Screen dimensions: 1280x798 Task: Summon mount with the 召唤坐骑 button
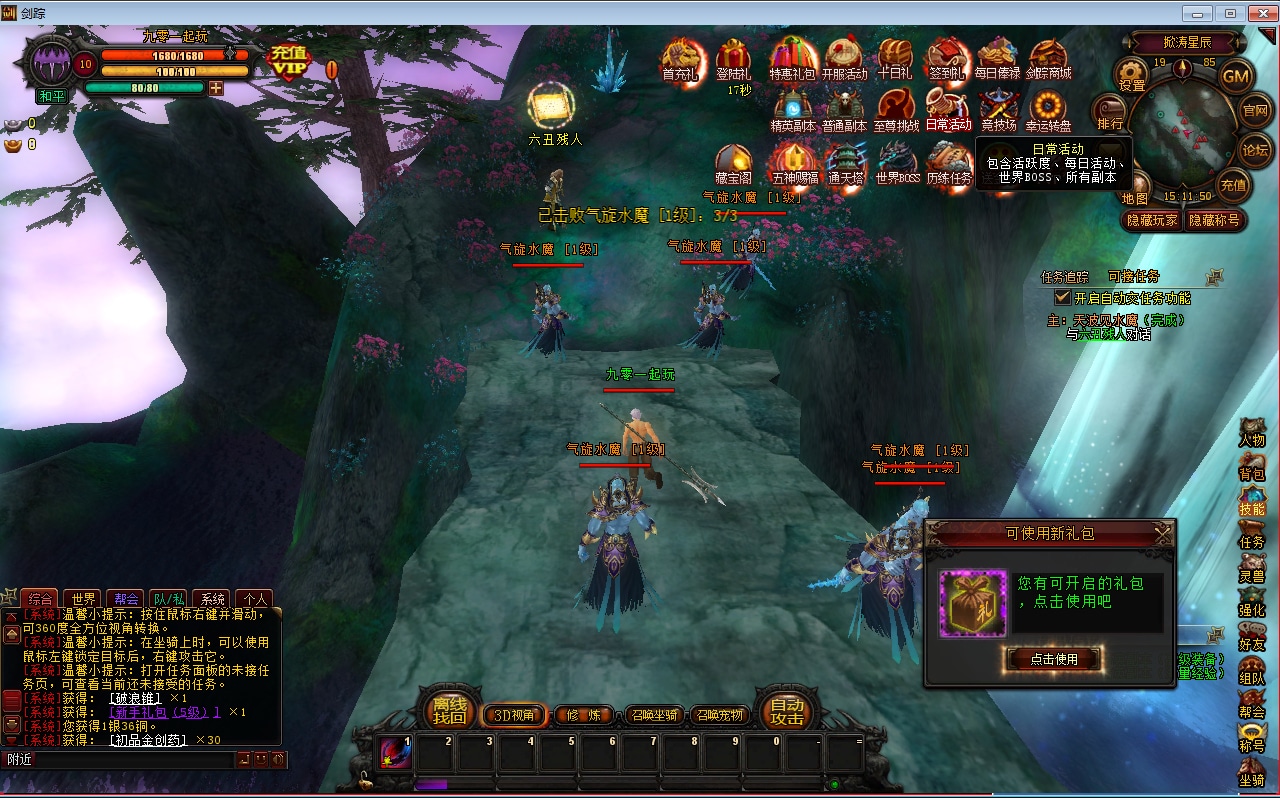(655, 715)
